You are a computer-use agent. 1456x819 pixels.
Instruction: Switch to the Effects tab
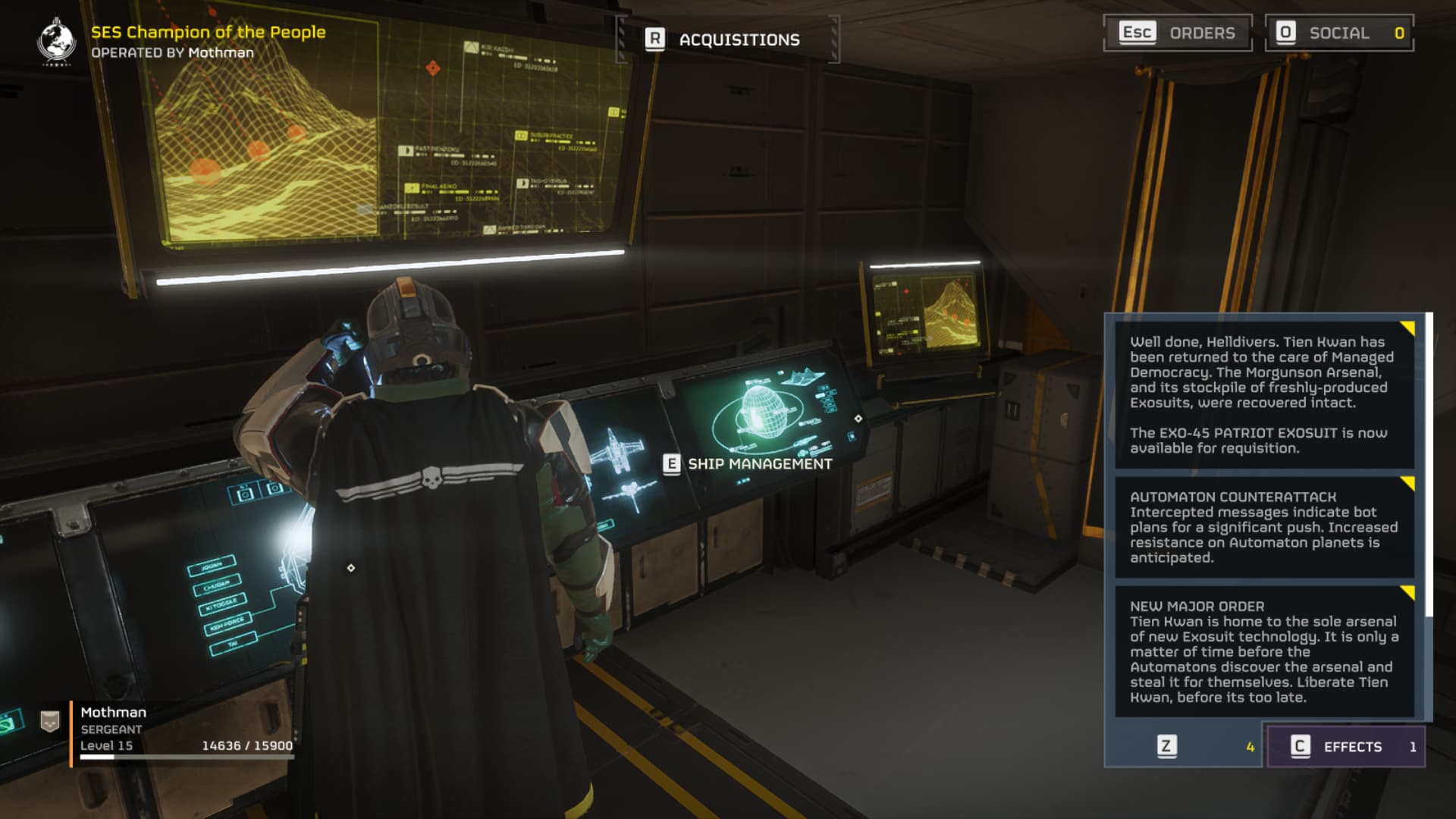tap(1345, 746)
